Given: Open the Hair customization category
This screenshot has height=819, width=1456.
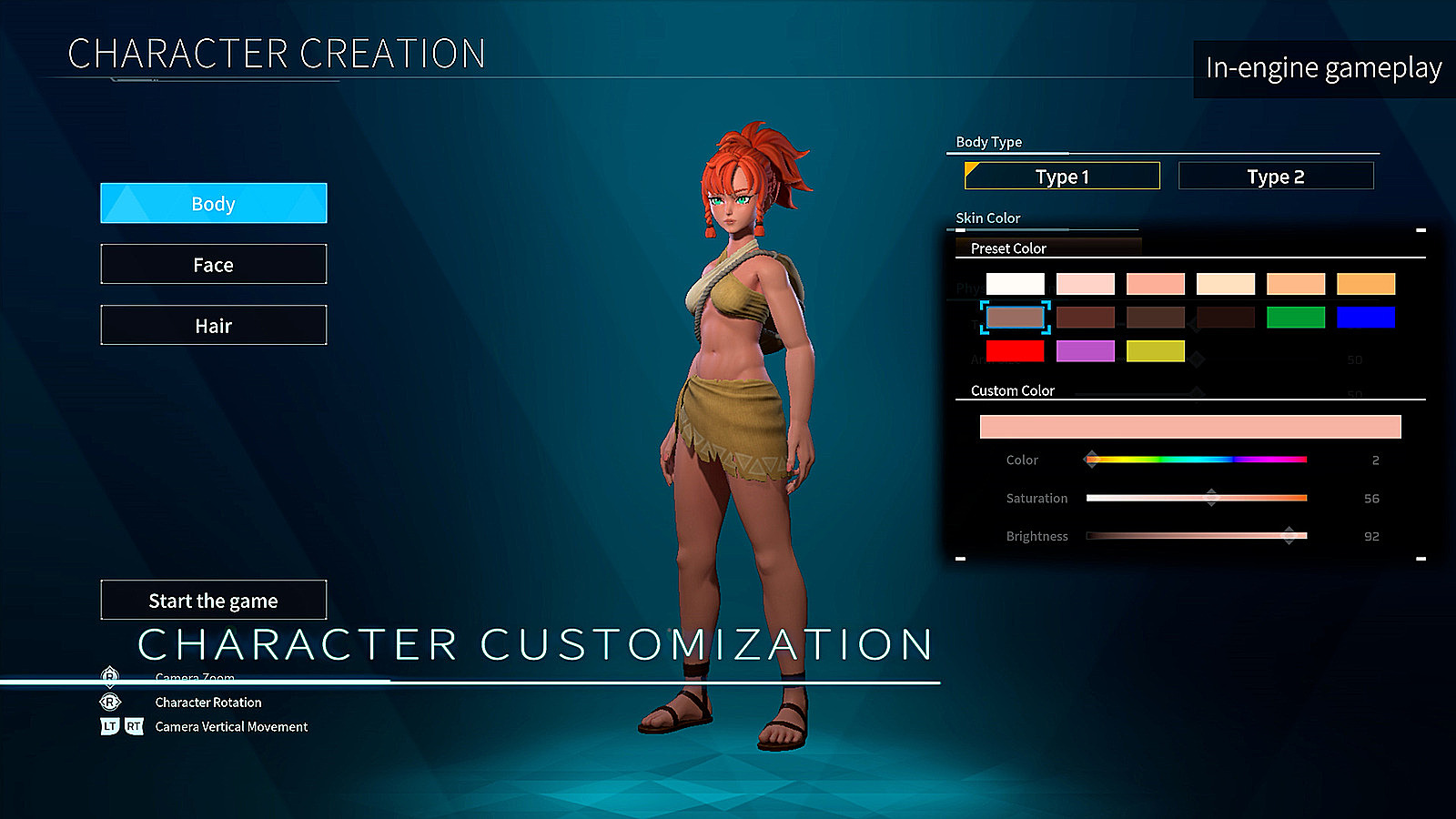Looking at the screenshot, I should point(213,325).
